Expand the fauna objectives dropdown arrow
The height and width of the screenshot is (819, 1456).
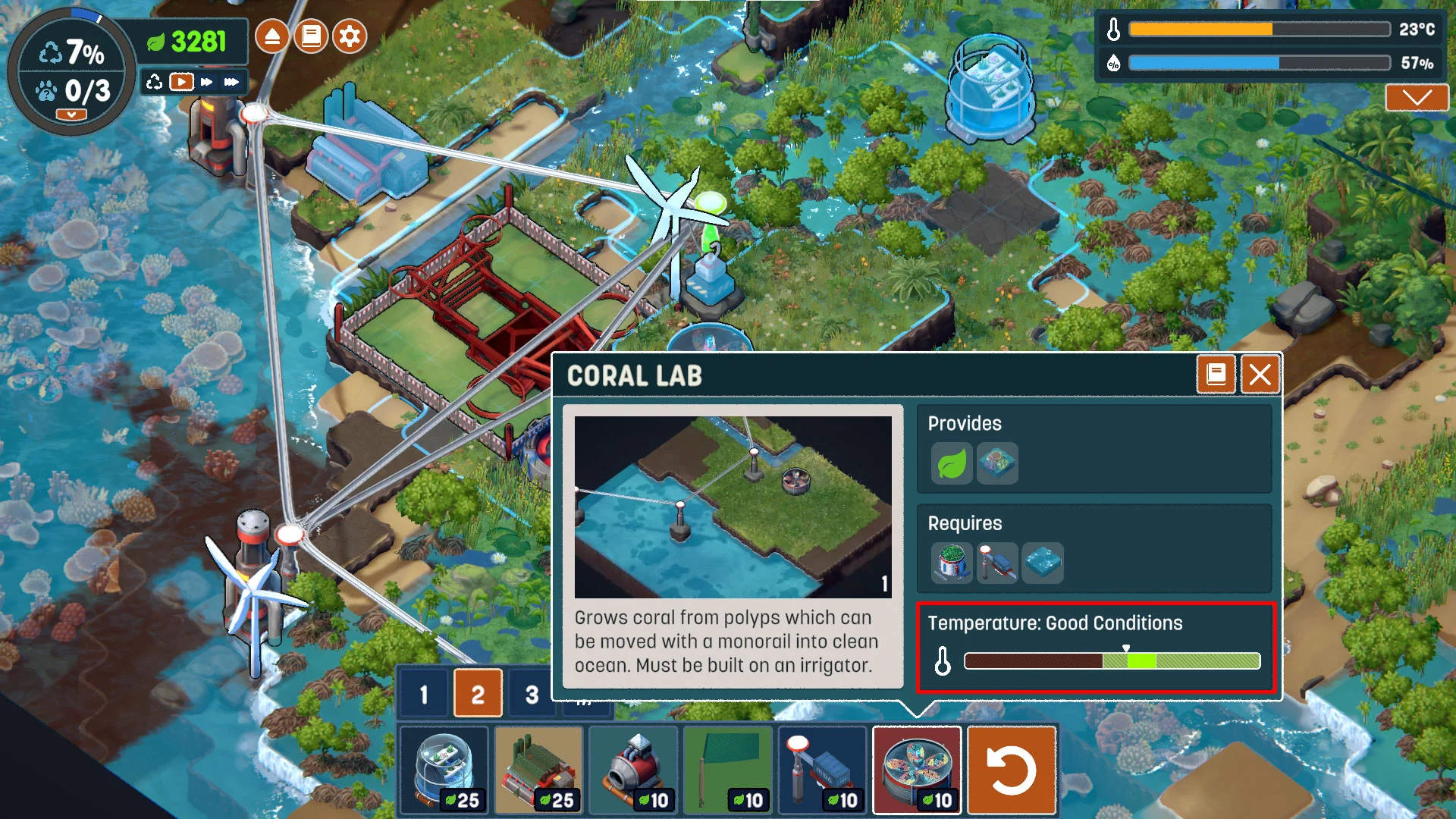coord(71,115)
